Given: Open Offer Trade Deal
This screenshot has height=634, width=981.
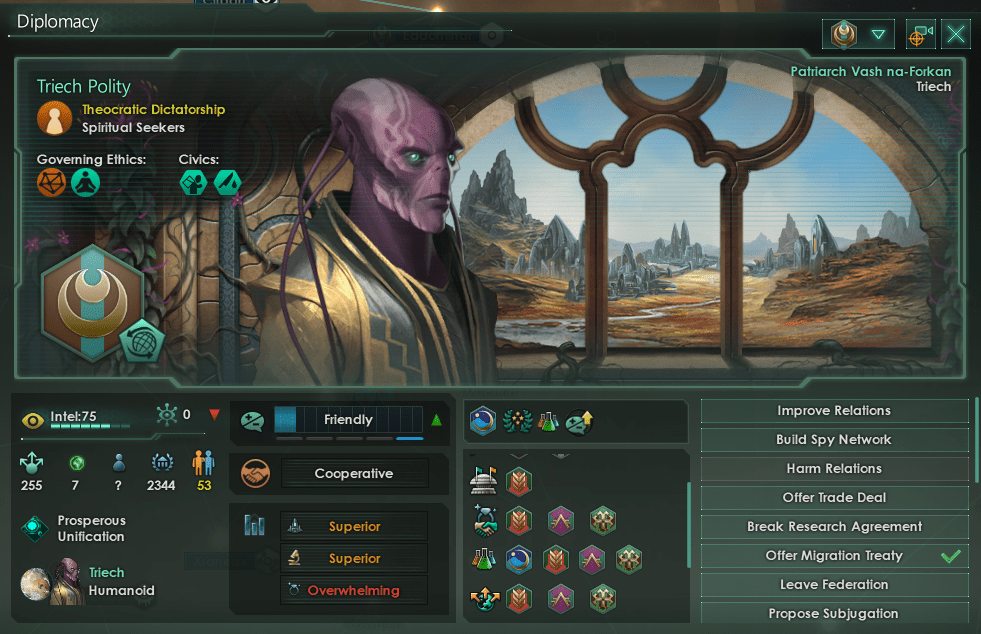Looking at the screenshot, I should (834, 498).
